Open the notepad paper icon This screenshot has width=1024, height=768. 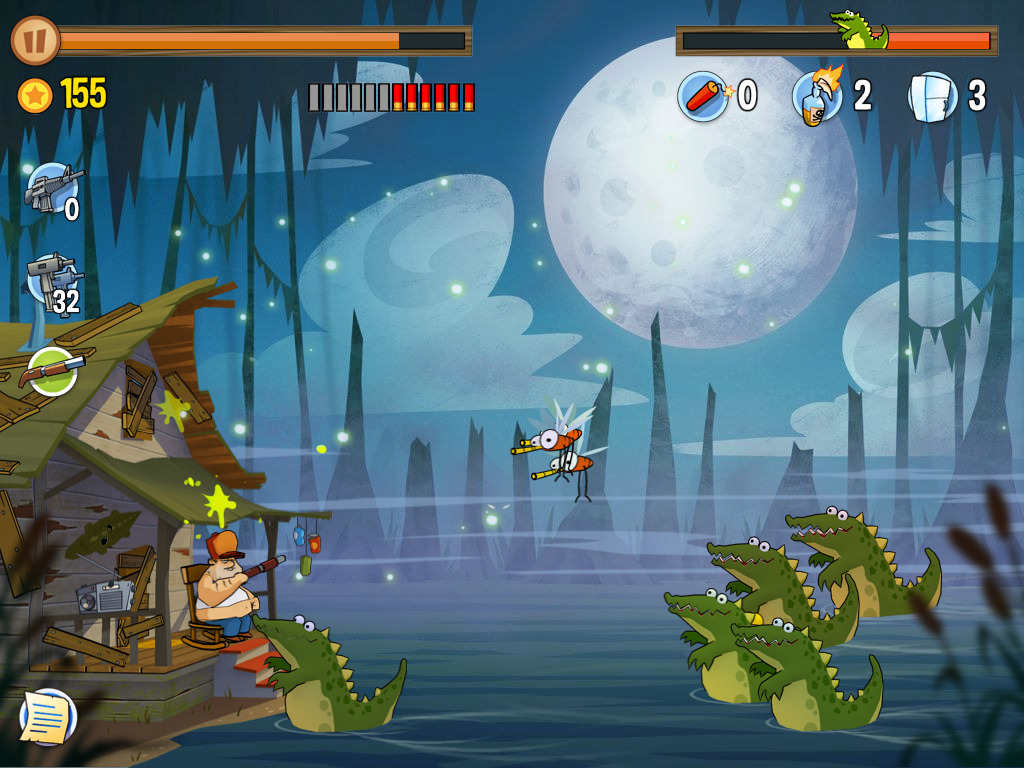tap(48, 716)
